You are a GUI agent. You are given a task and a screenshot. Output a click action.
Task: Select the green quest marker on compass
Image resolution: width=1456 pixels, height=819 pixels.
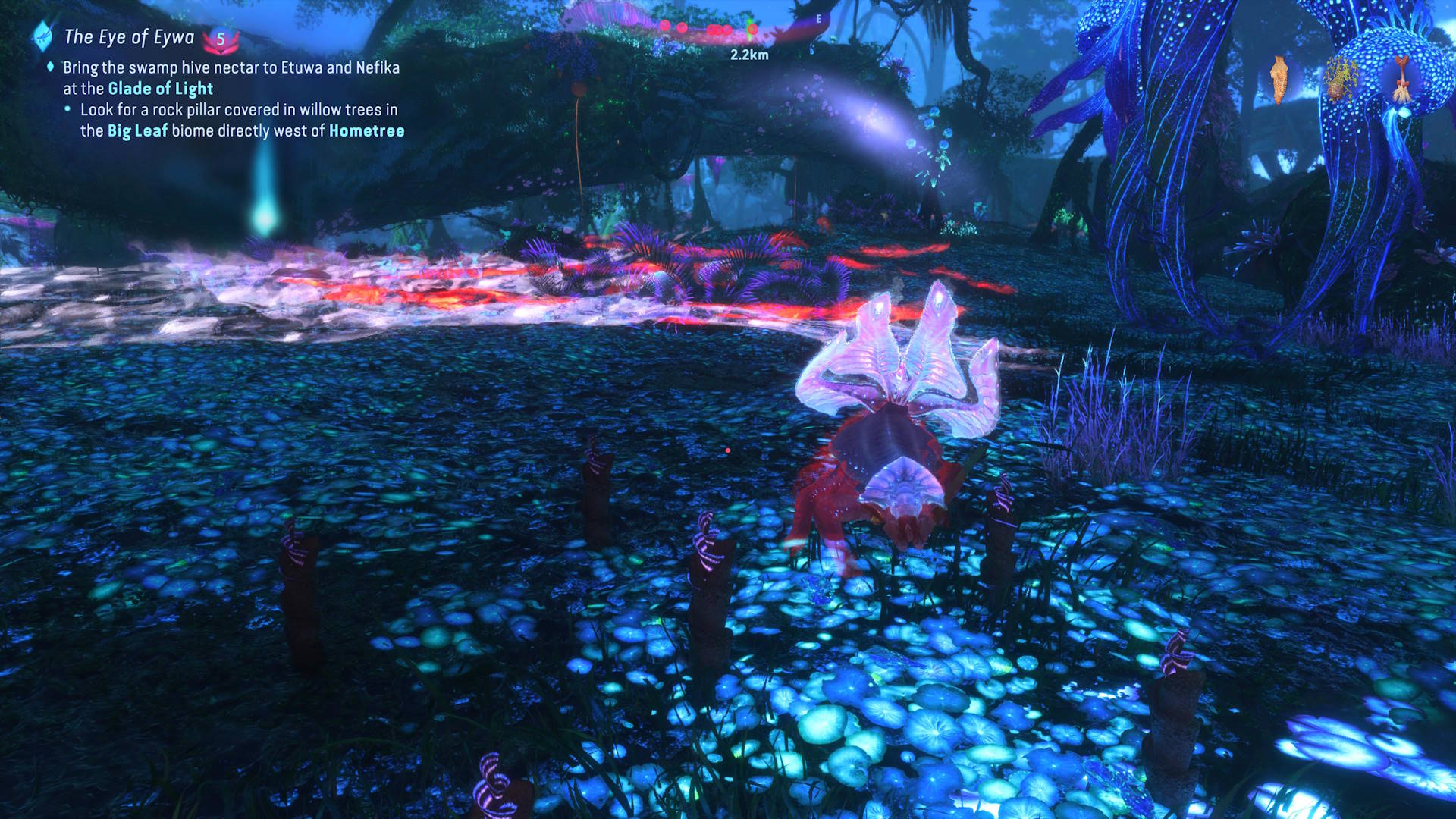(752, 29)
